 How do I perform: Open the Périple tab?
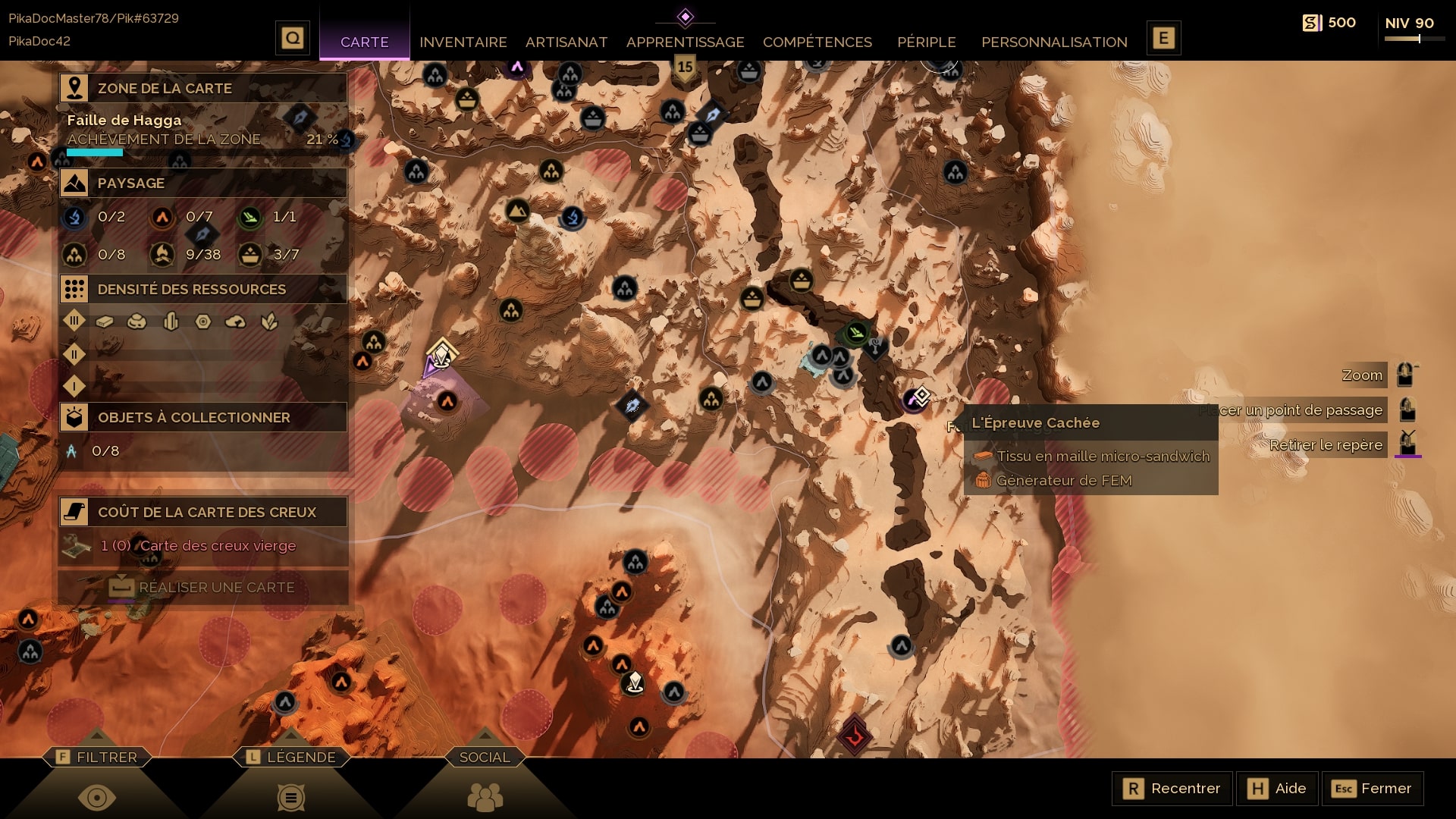click(x=926, y=42)
